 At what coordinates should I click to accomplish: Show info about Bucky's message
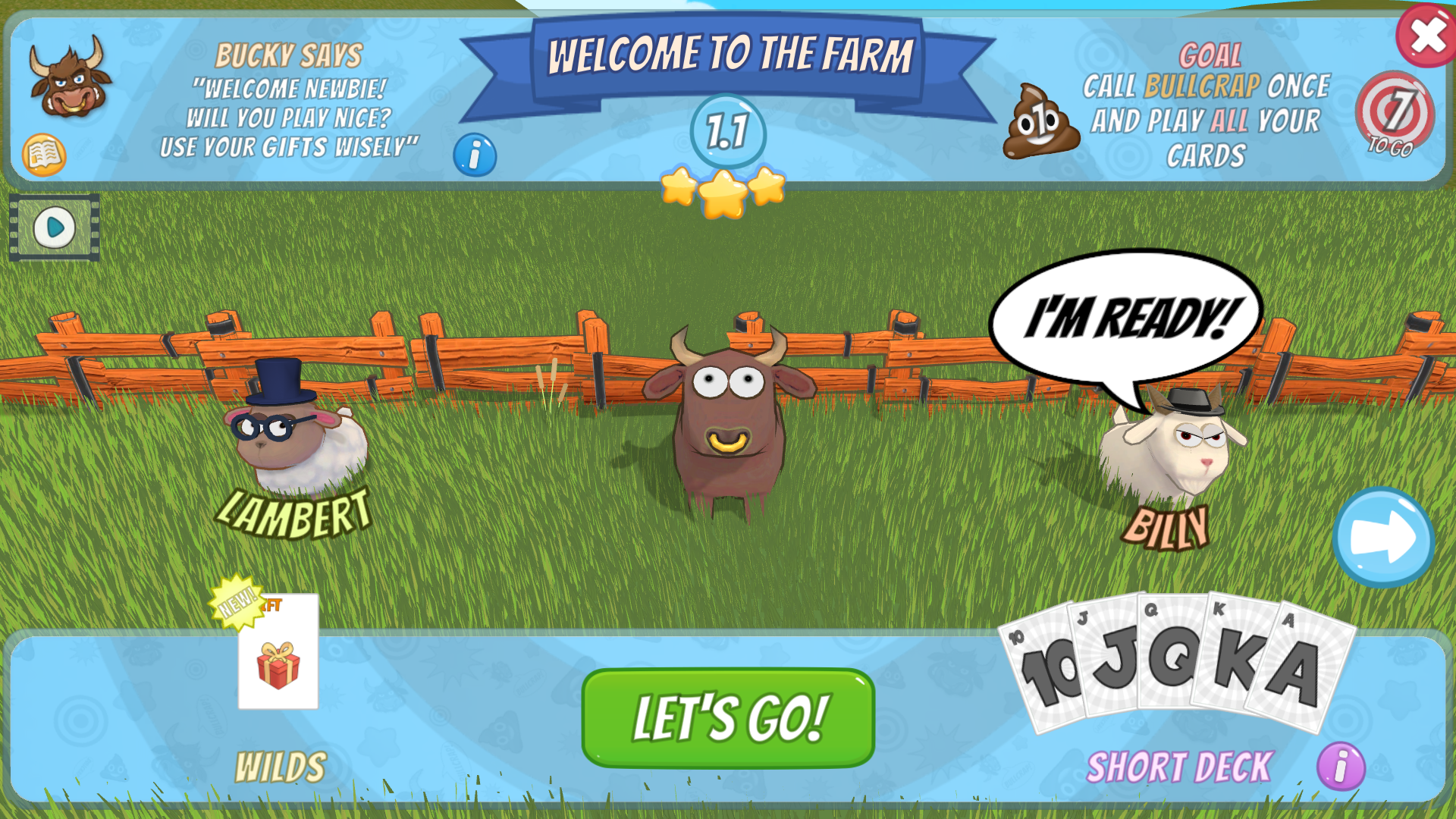[x=475, y=155]
